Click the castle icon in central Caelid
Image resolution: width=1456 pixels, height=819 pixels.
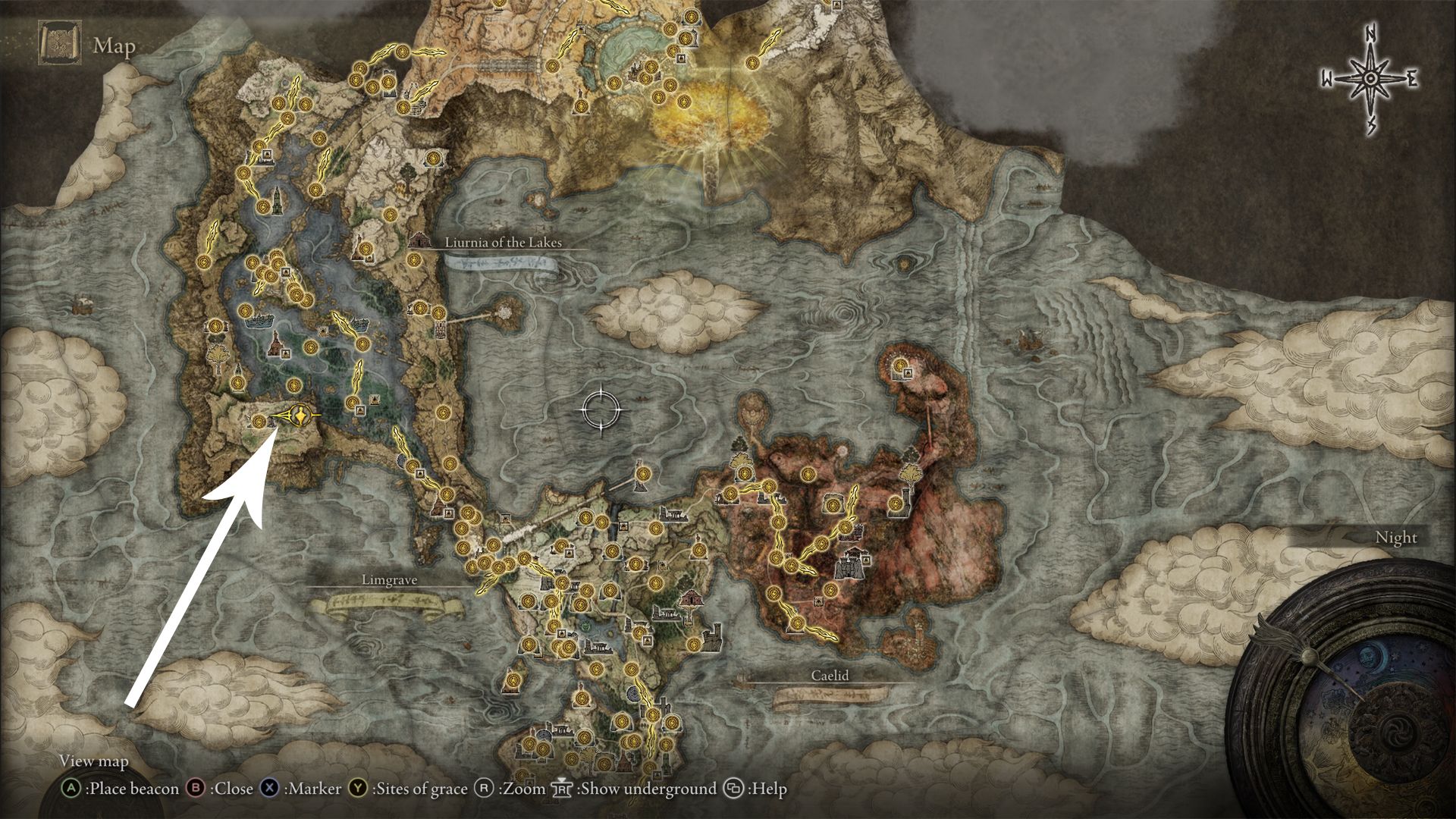pos(849,565)
